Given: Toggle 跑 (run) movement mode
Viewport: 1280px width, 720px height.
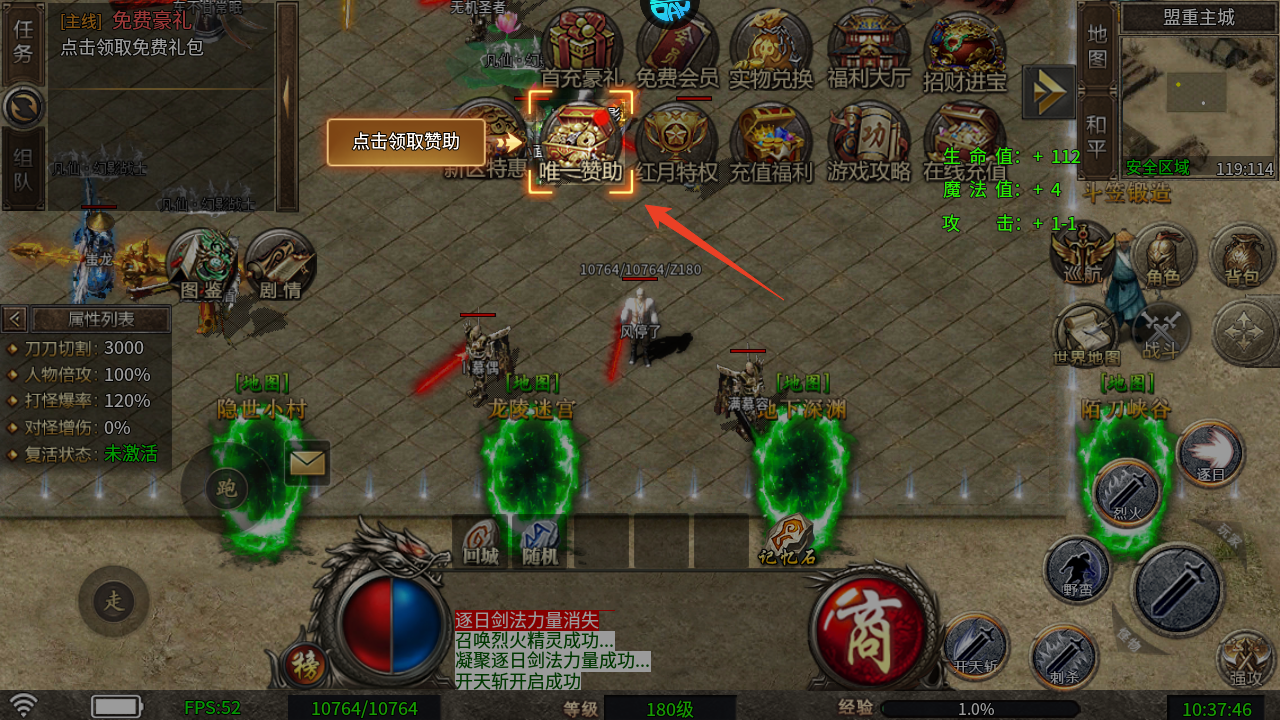Looking at the screenshot, I should (x=228, y=489).
